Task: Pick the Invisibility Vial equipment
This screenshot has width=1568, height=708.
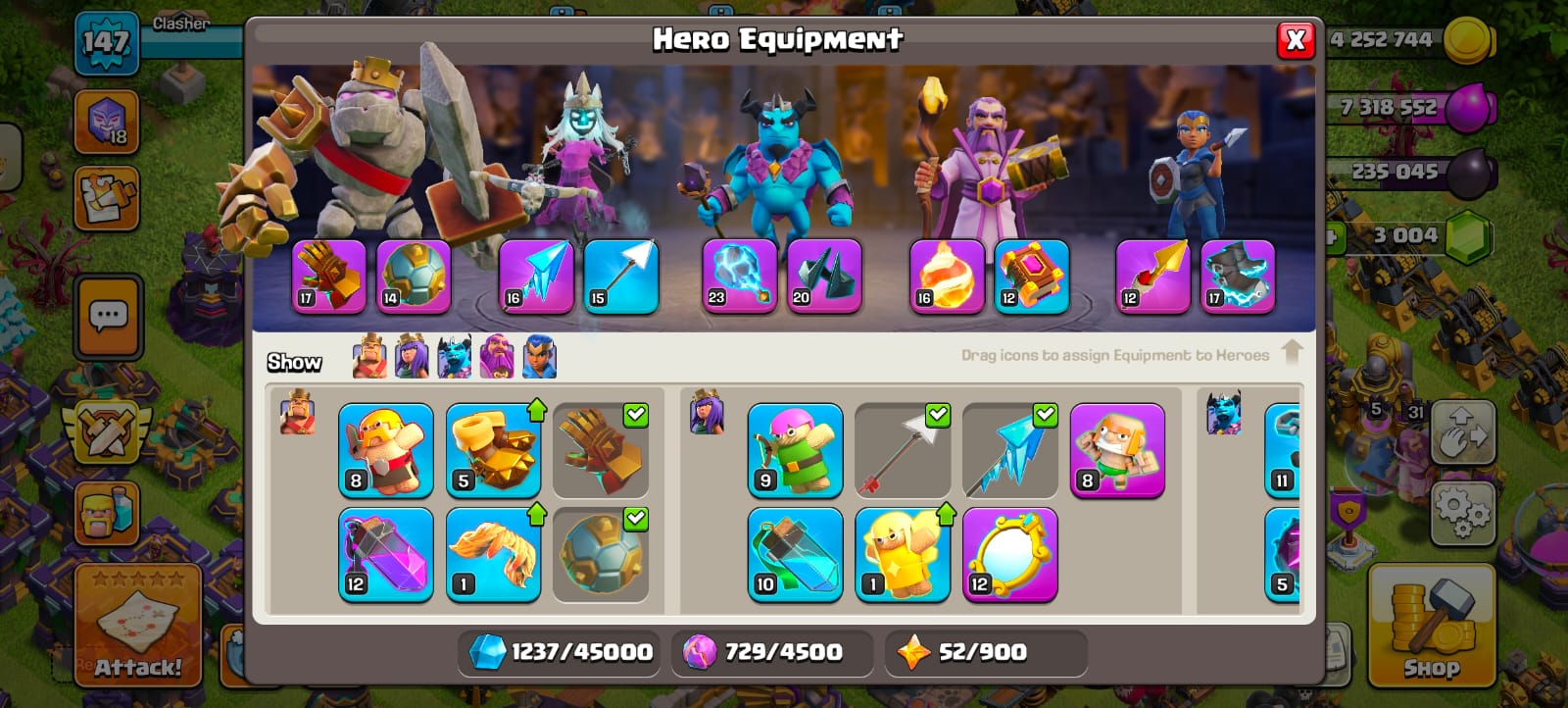Action: click(795, 554)
